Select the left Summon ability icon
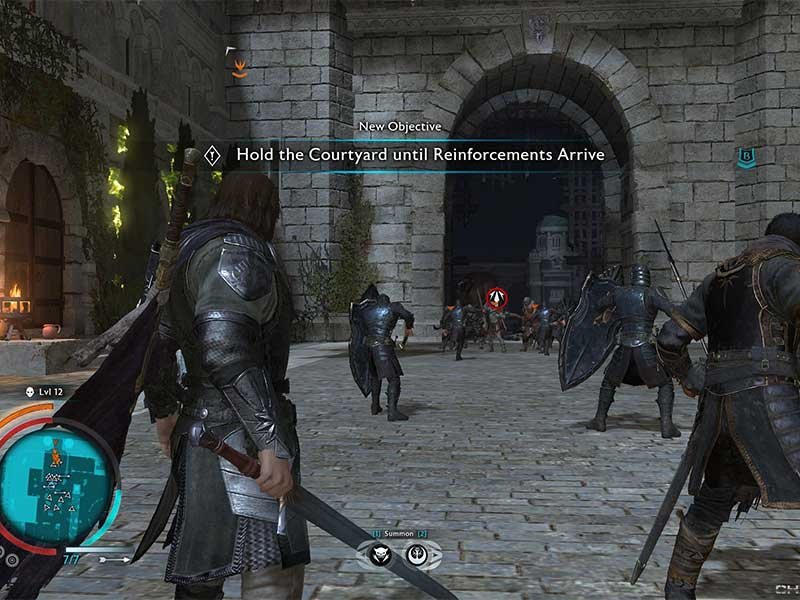The width and height of the screenshot is (800, 600). click(x=382, y=553)
